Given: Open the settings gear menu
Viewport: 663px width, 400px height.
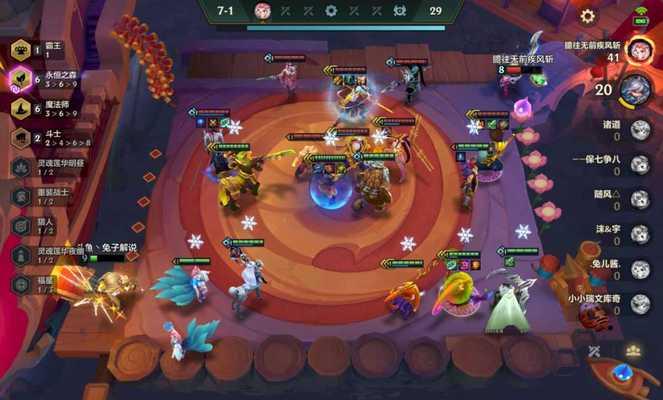Looking at the screenshot, I should click(588, 16).
